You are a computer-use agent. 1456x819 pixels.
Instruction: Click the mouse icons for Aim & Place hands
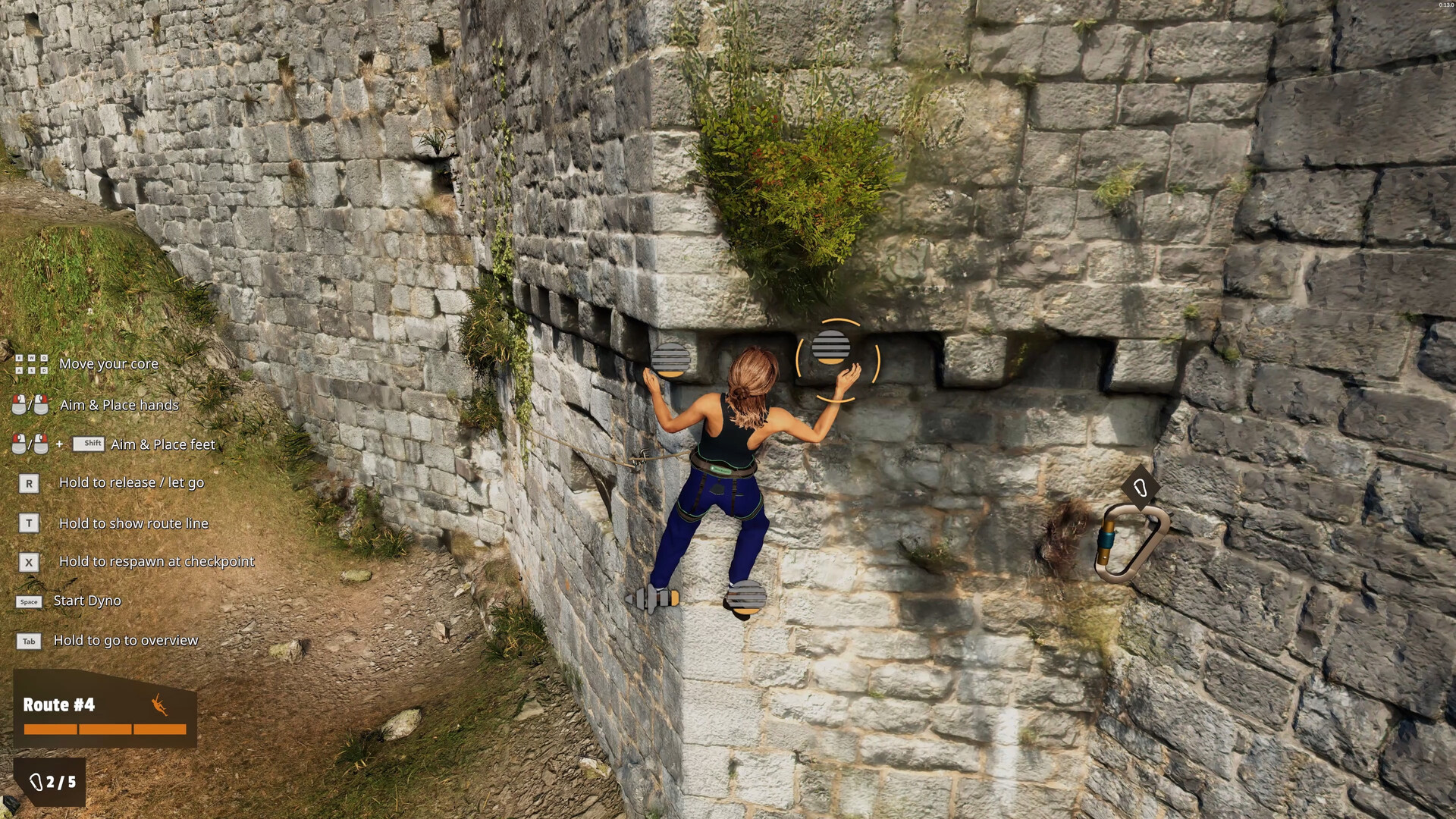coord(29,404)
